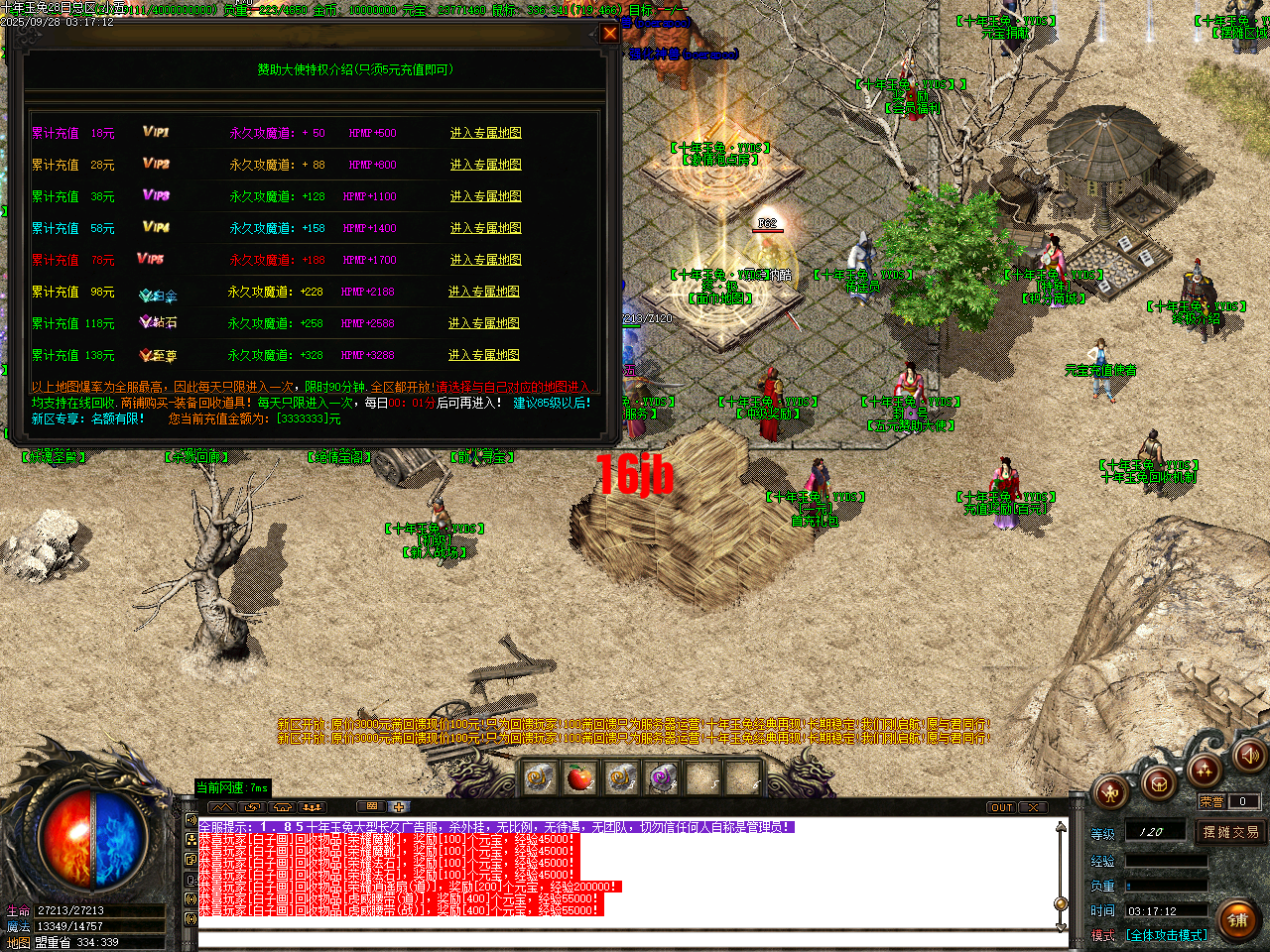
Task: Switch the 全体攻击模式 attack mode setting
Action: click(1169, 935)
